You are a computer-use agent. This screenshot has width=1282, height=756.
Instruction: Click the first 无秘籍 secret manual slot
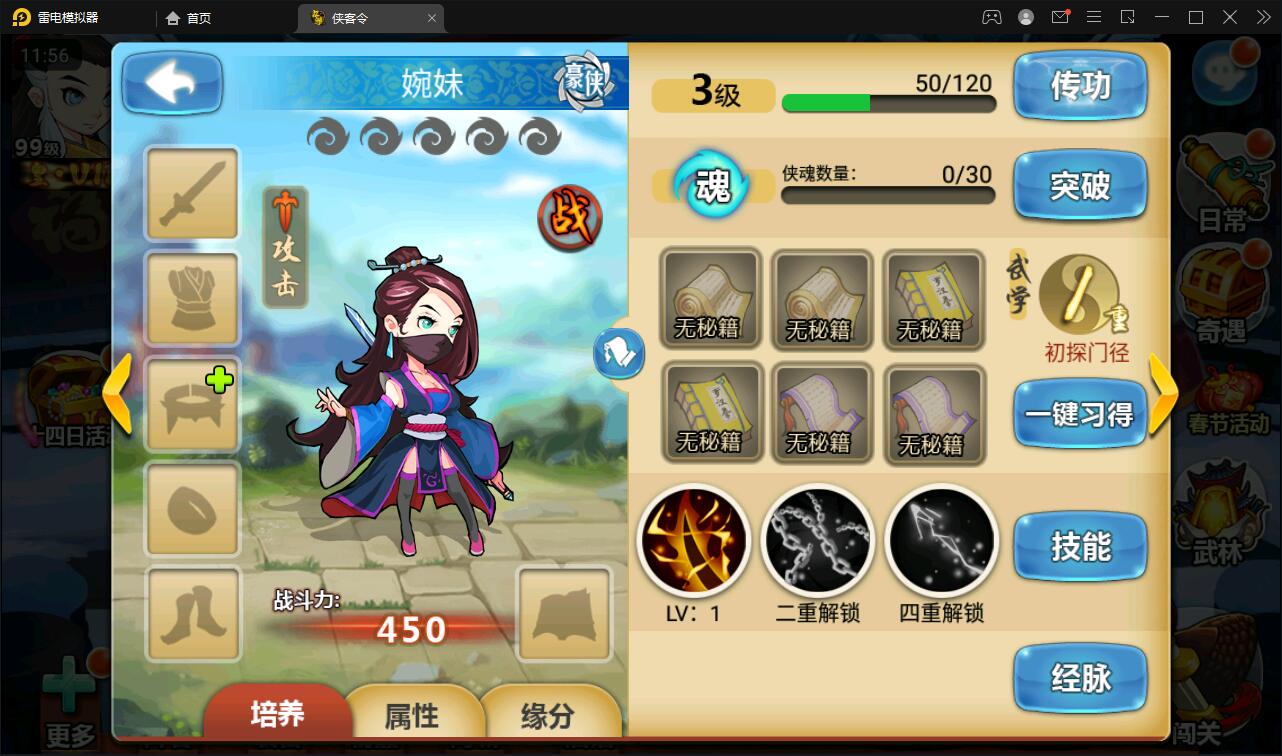[711, 299]
